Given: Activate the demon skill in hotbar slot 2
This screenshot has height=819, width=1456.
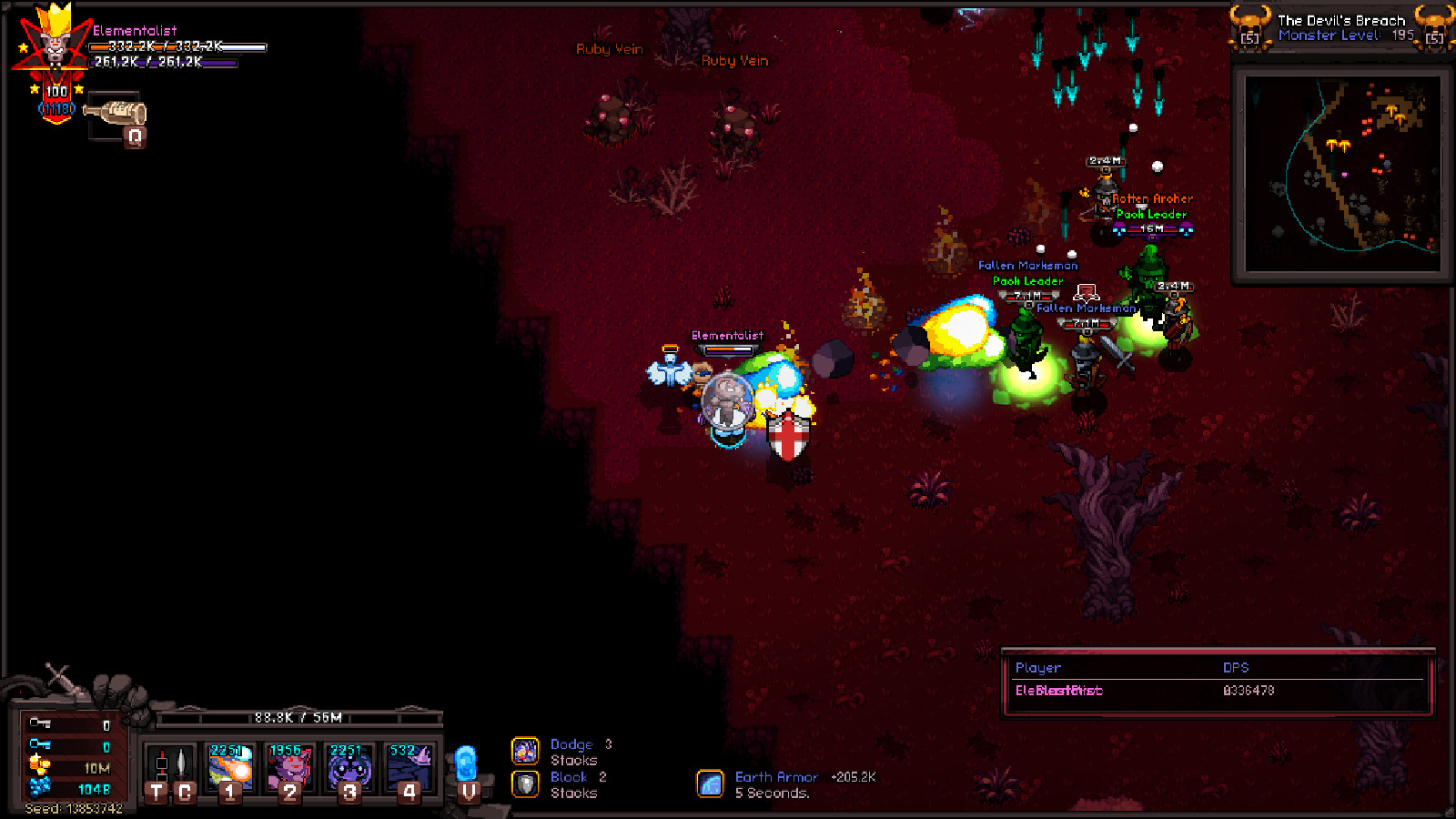Looking at the screenshot, I should coord(288,767).
